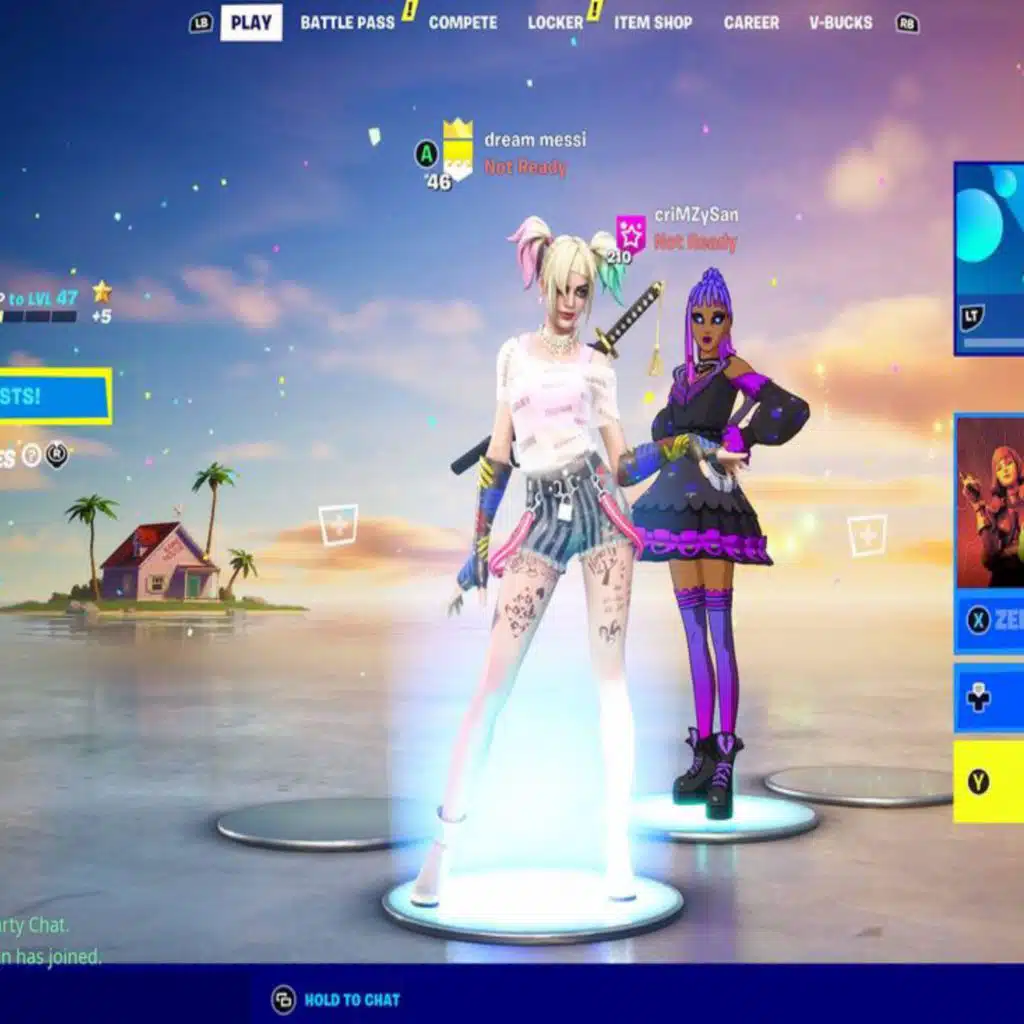
Task: Visit the Item Shop tab
Action: pyautogui.click(x=652, y=22)
